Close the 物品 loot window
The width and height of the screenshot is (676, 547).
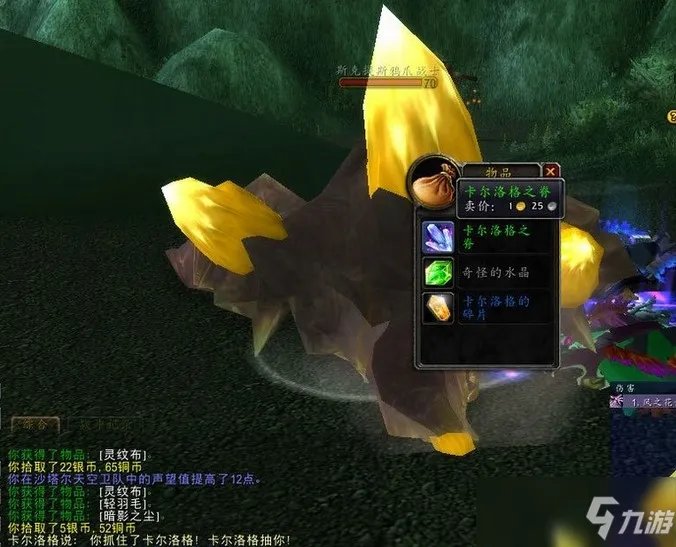point(551,171)
